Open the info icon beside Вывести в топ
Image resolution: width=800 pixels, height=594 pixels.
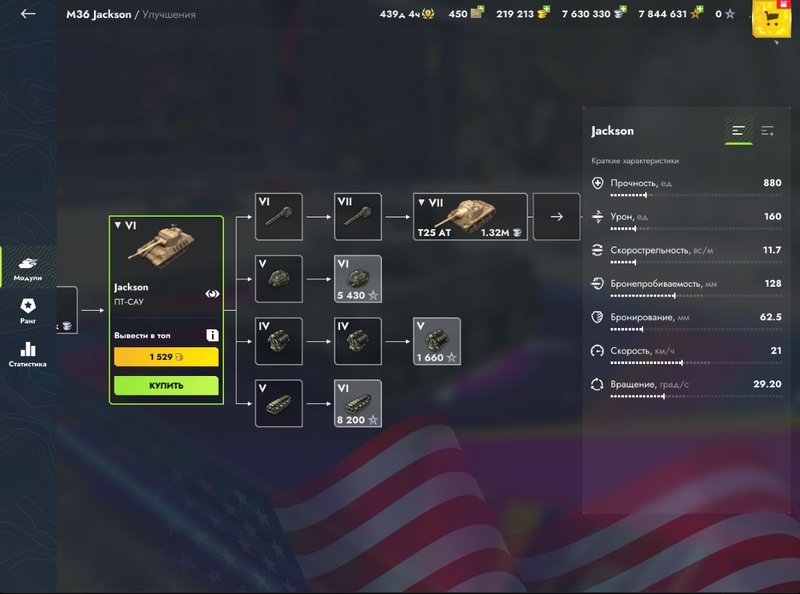coord(212,335)
